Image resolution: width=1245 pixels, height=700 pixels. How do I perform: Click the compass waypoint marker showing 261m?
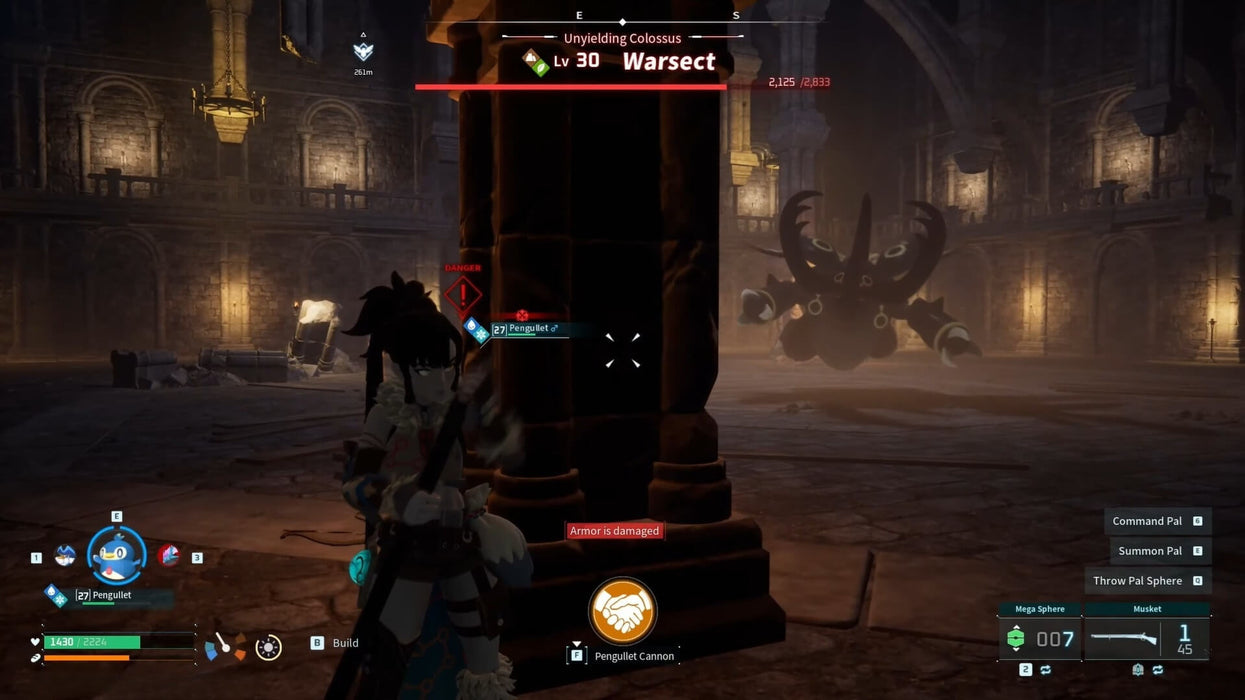[x=363, y=51]
